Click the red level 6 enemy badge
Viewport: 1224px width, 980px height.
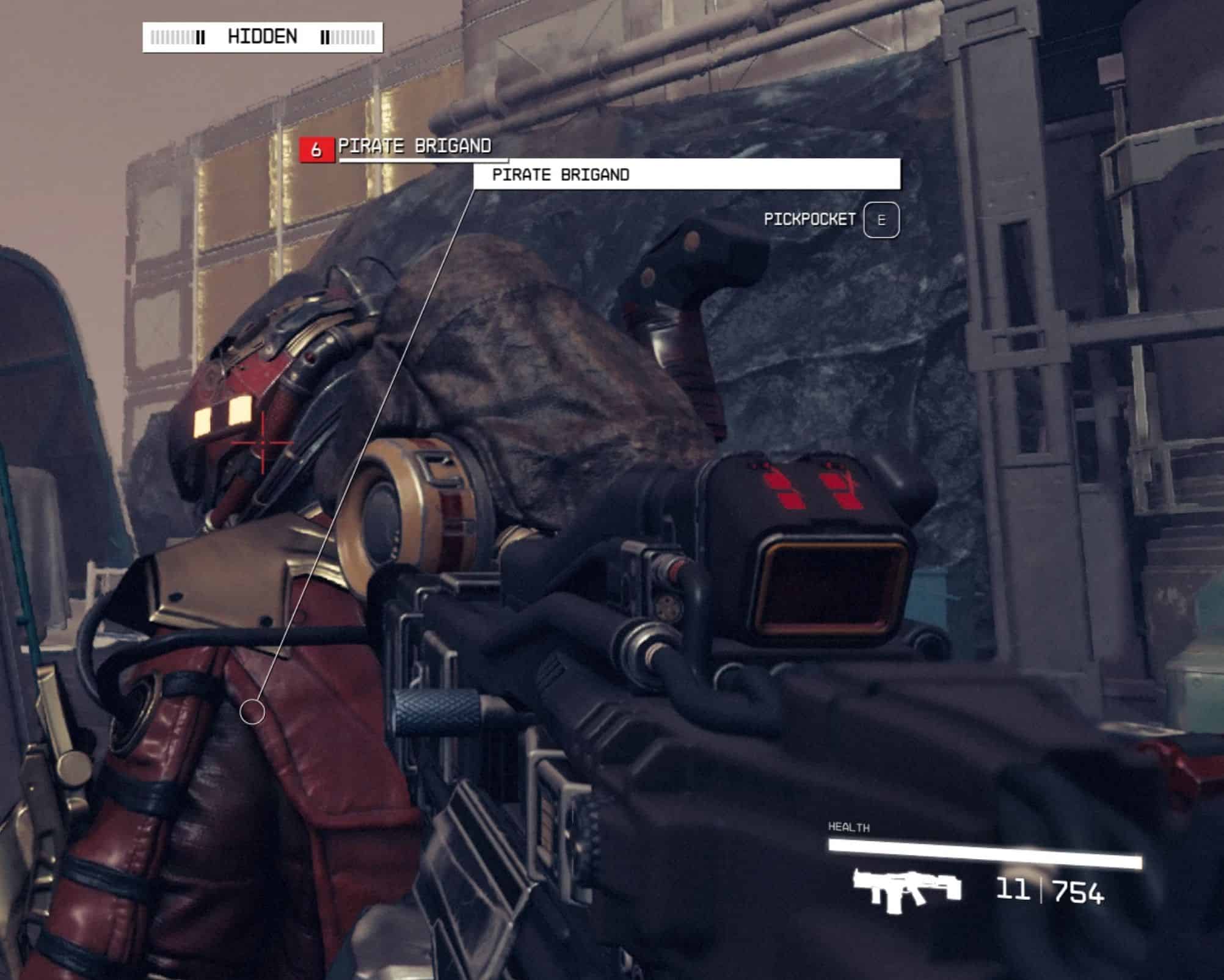pos(316,150)
